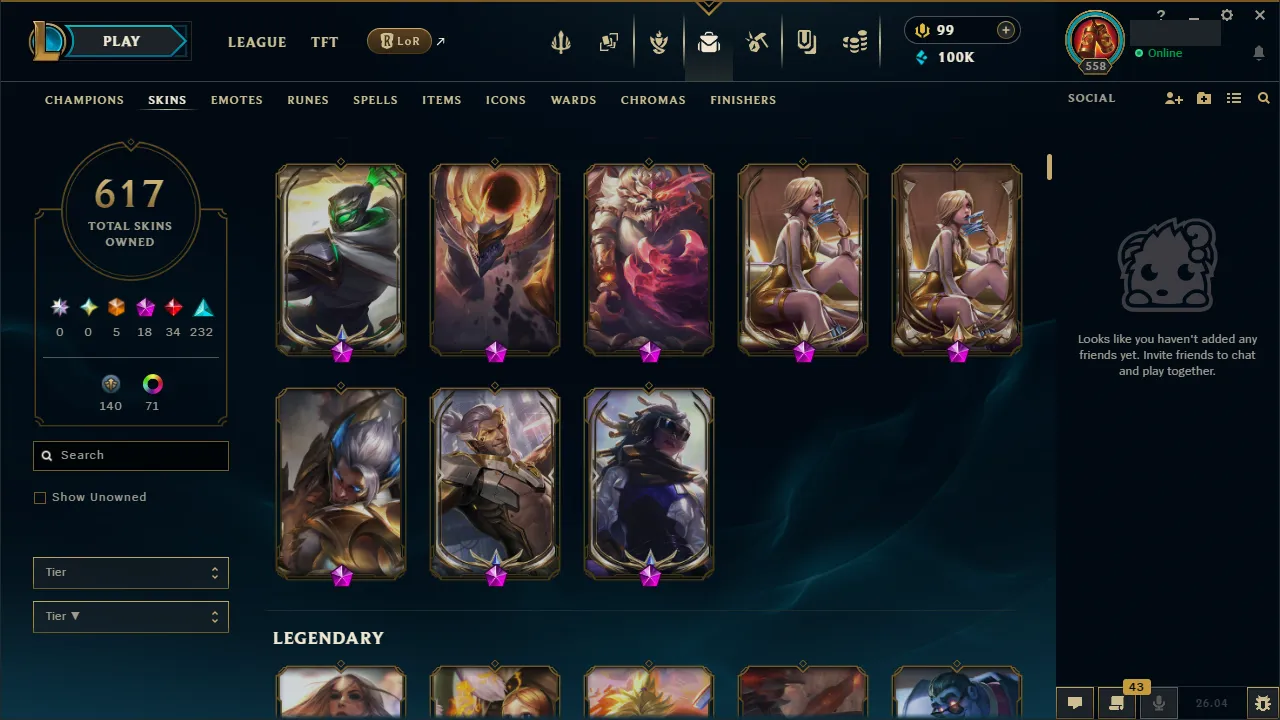Select the backpack Collection icon
Image resolution: width=1280 pixels, height=720 pixels.
click(x=709, y=42)
